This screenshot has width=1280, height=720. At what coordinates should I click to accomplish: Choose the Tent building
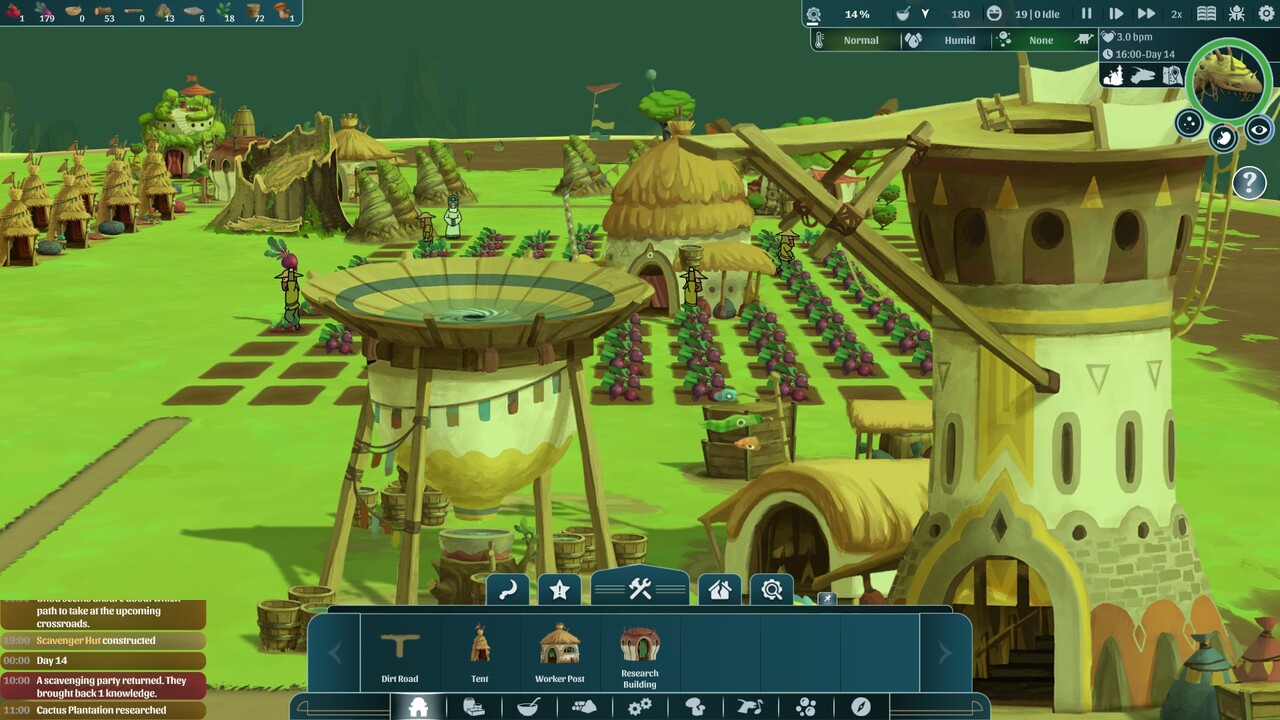tap(480, 653)
